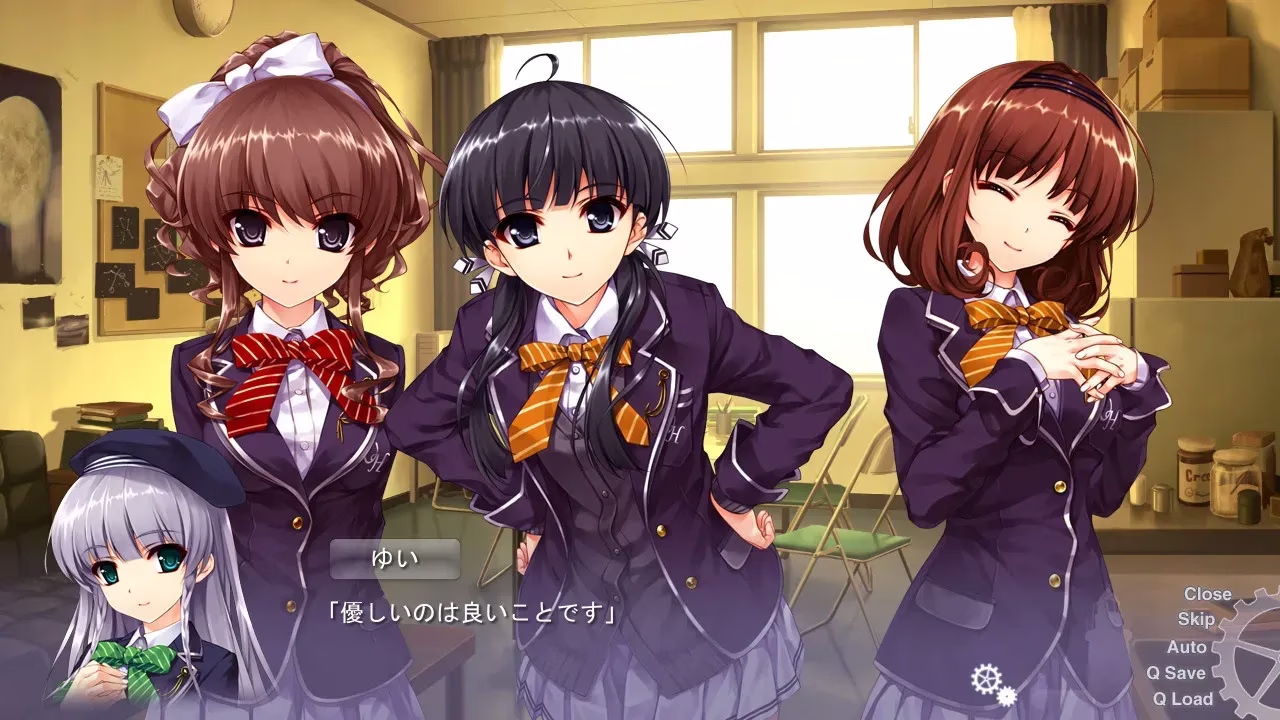
Task: Quick save using Q Save
Action: click(1177, 673)
